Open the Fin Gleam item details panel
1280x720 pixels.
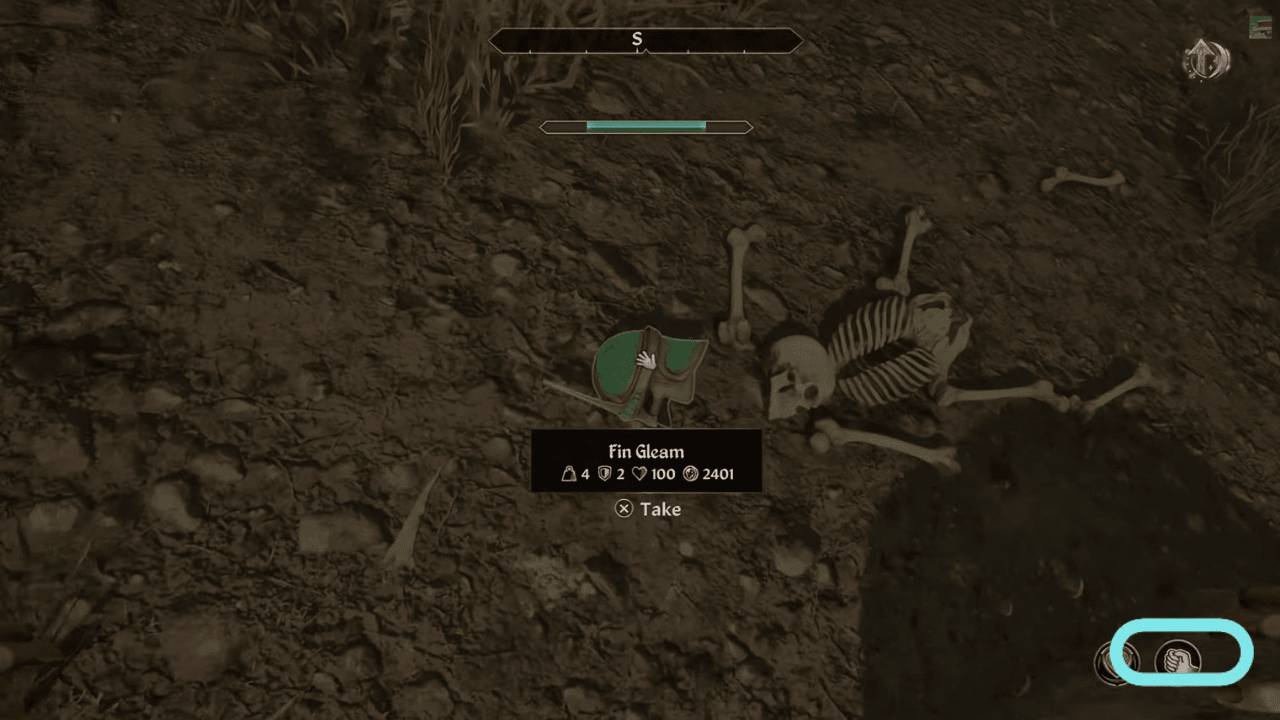click(x=645, y=462)
